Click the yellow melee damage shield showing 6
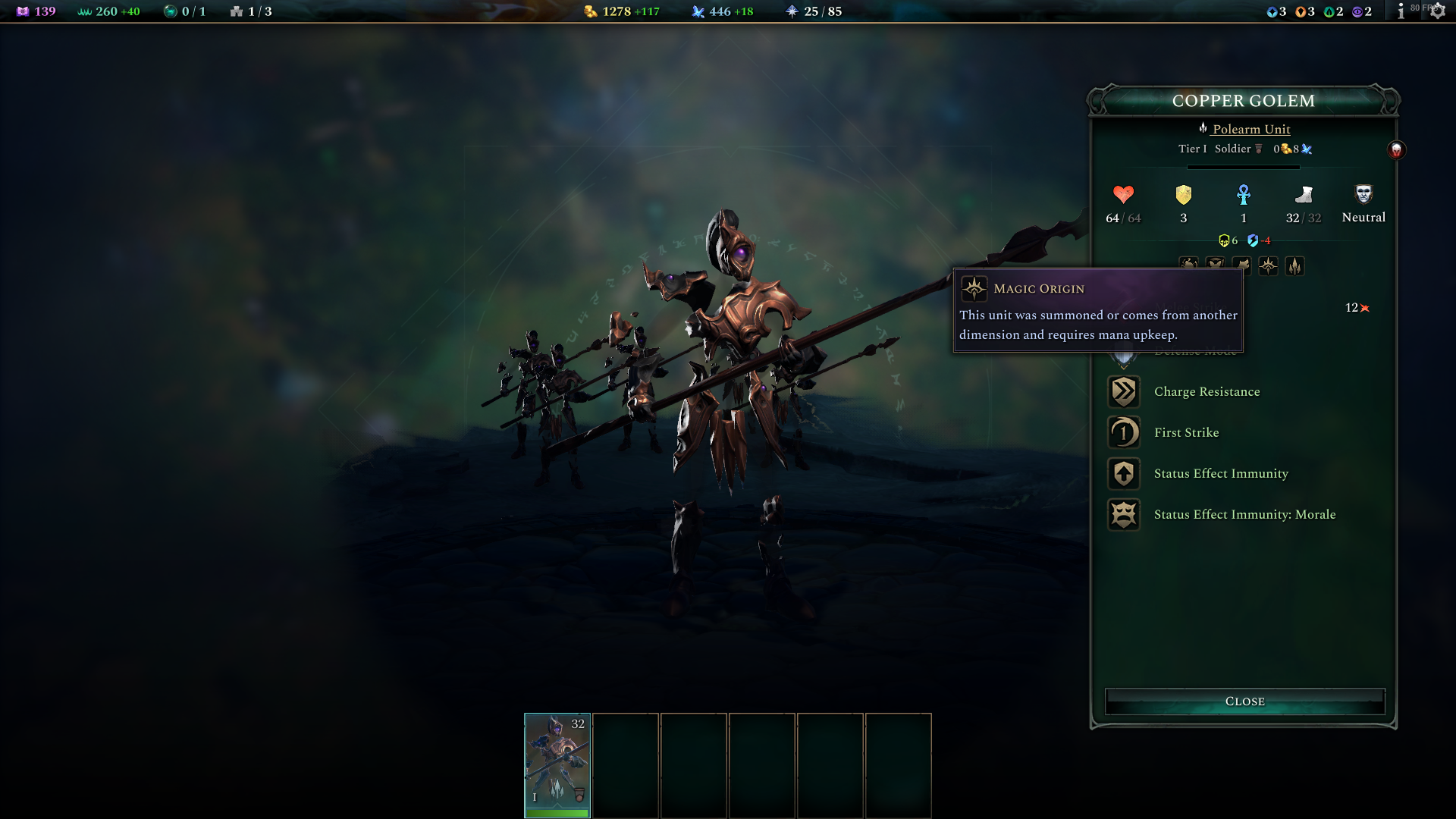Viewport: 1456px width, 819px height. (1224, 240)
